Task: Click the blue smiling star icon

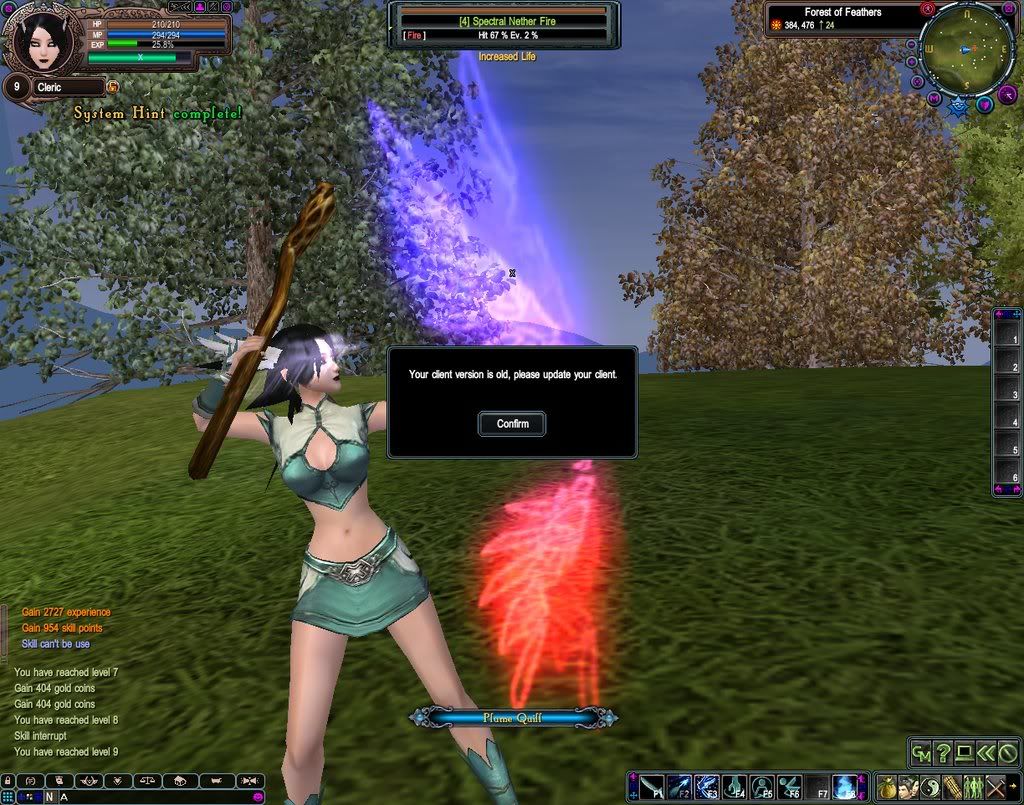Action: pos(960,104)
